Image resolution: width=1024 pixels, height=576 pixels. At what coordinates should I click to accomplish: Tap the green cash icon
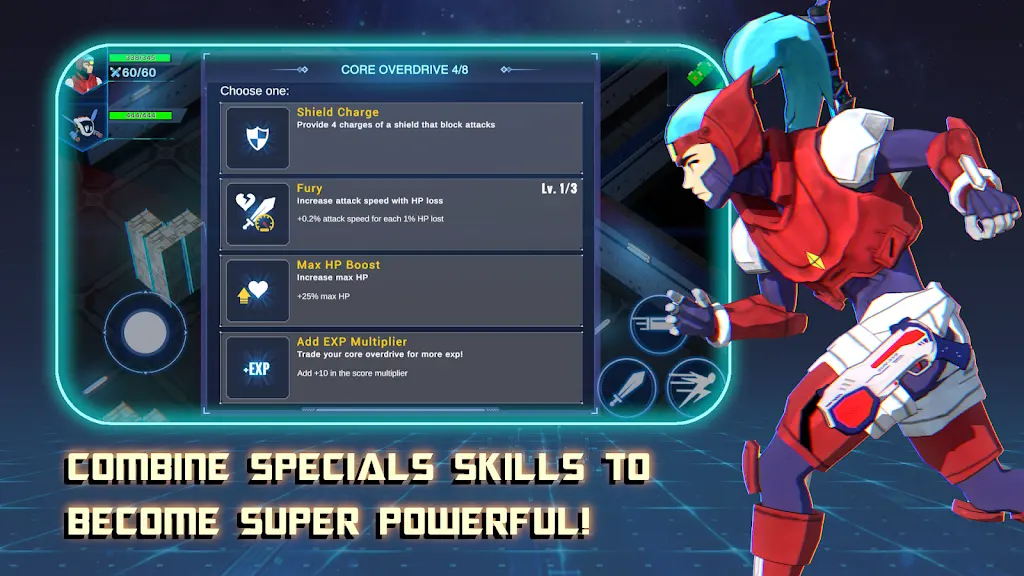(x=698, y=74)
